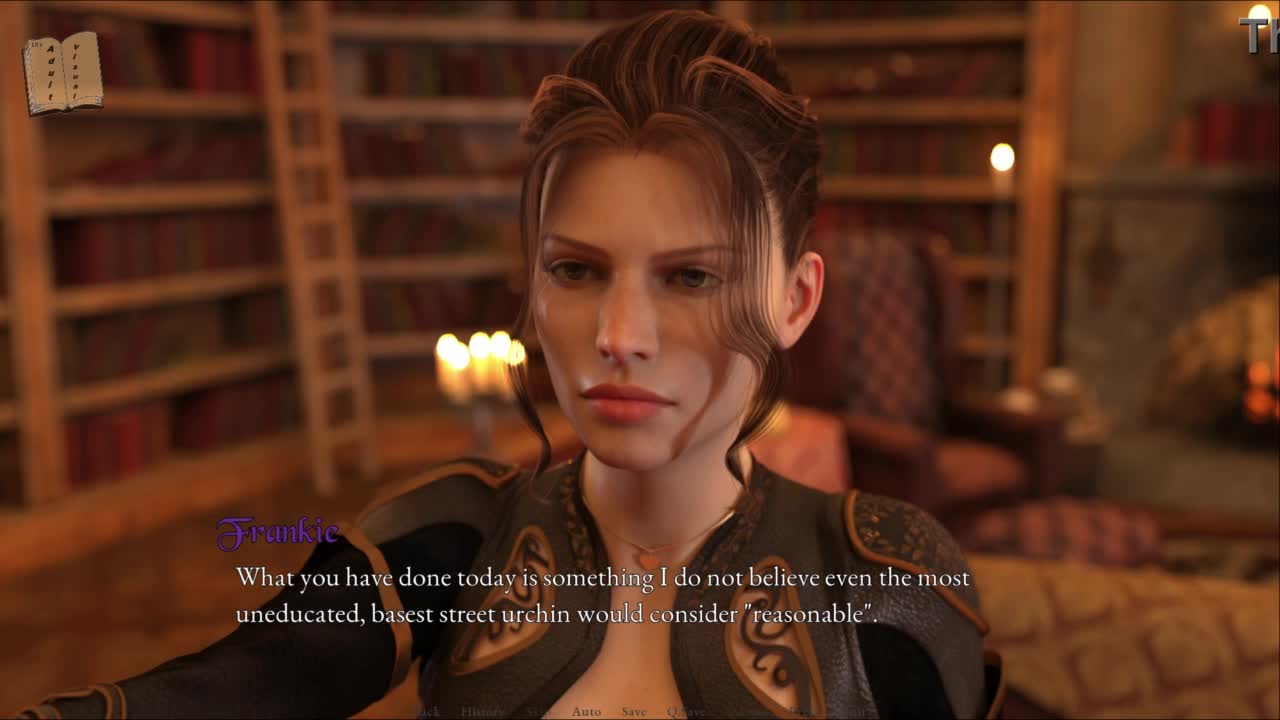Open the dialogue History log

[482, 712]
